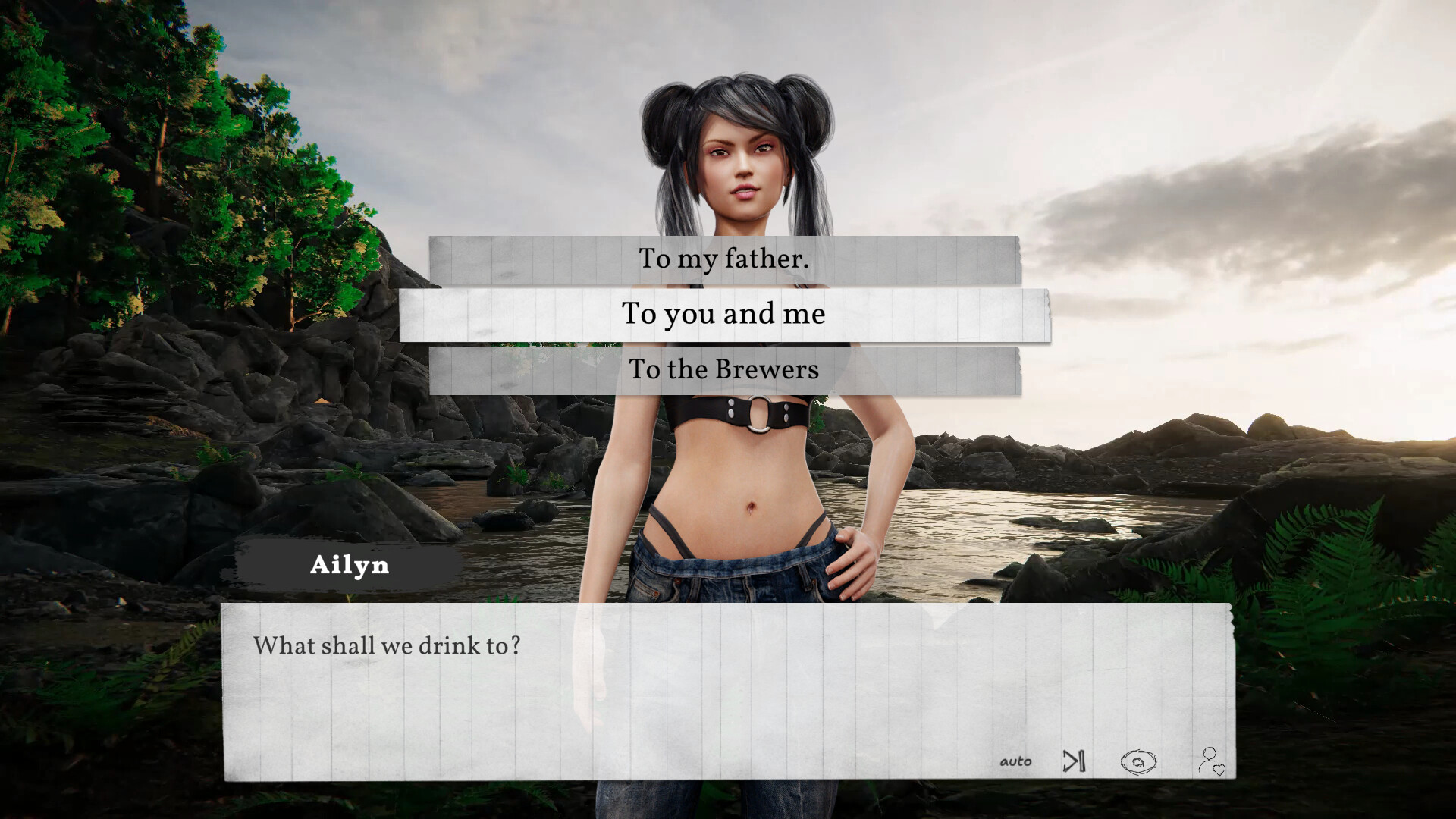Select the highlighted middle choice bar

pos(724,313)
